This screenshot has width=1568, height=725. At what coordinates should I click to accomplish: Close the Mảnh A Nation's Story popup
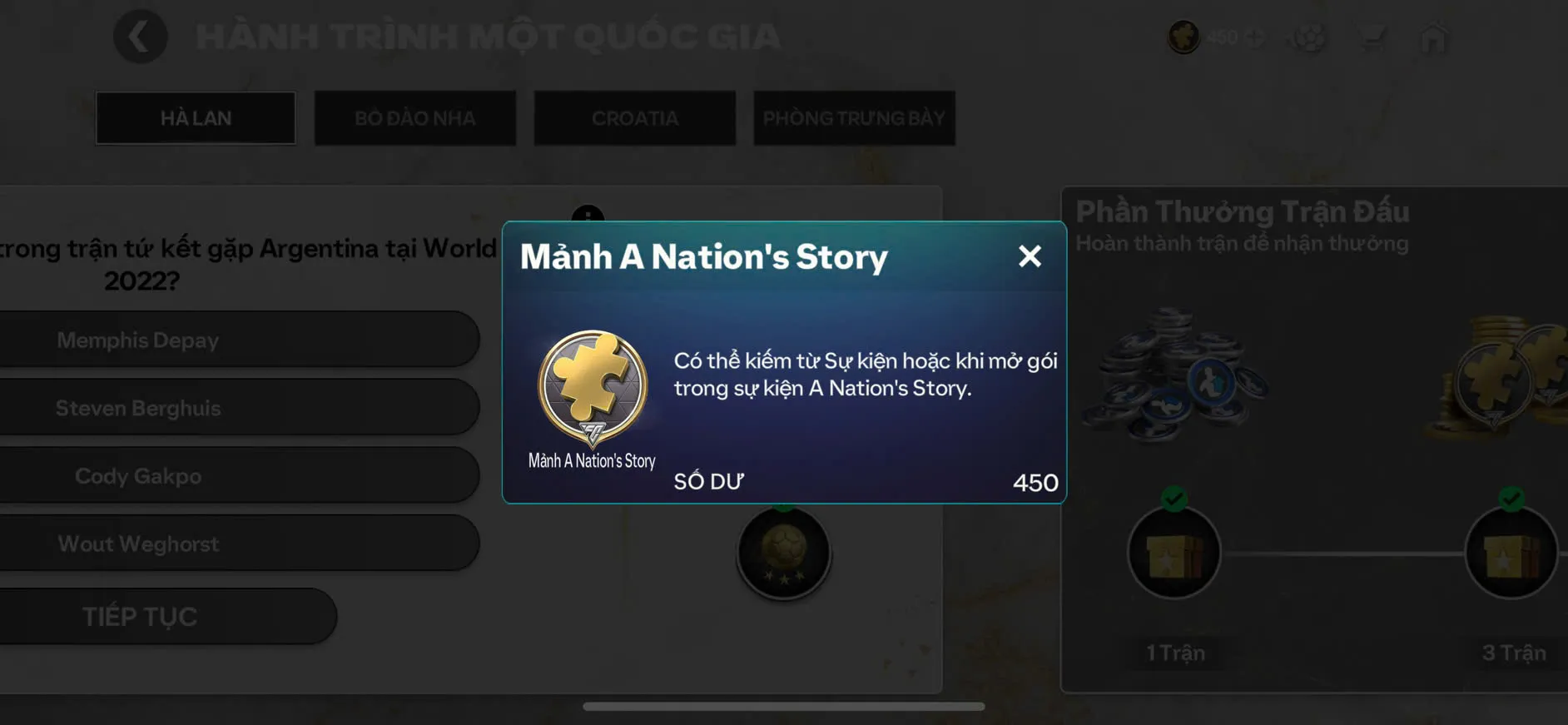[x=1030, y=256]
